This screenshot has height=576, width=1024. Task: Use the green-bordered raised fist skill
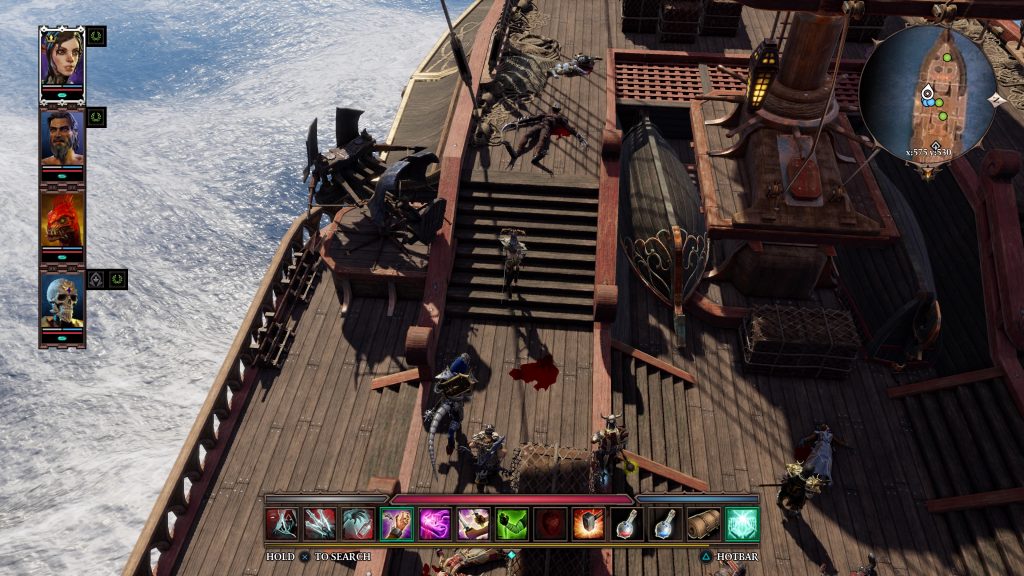click(x=397, y=524)
